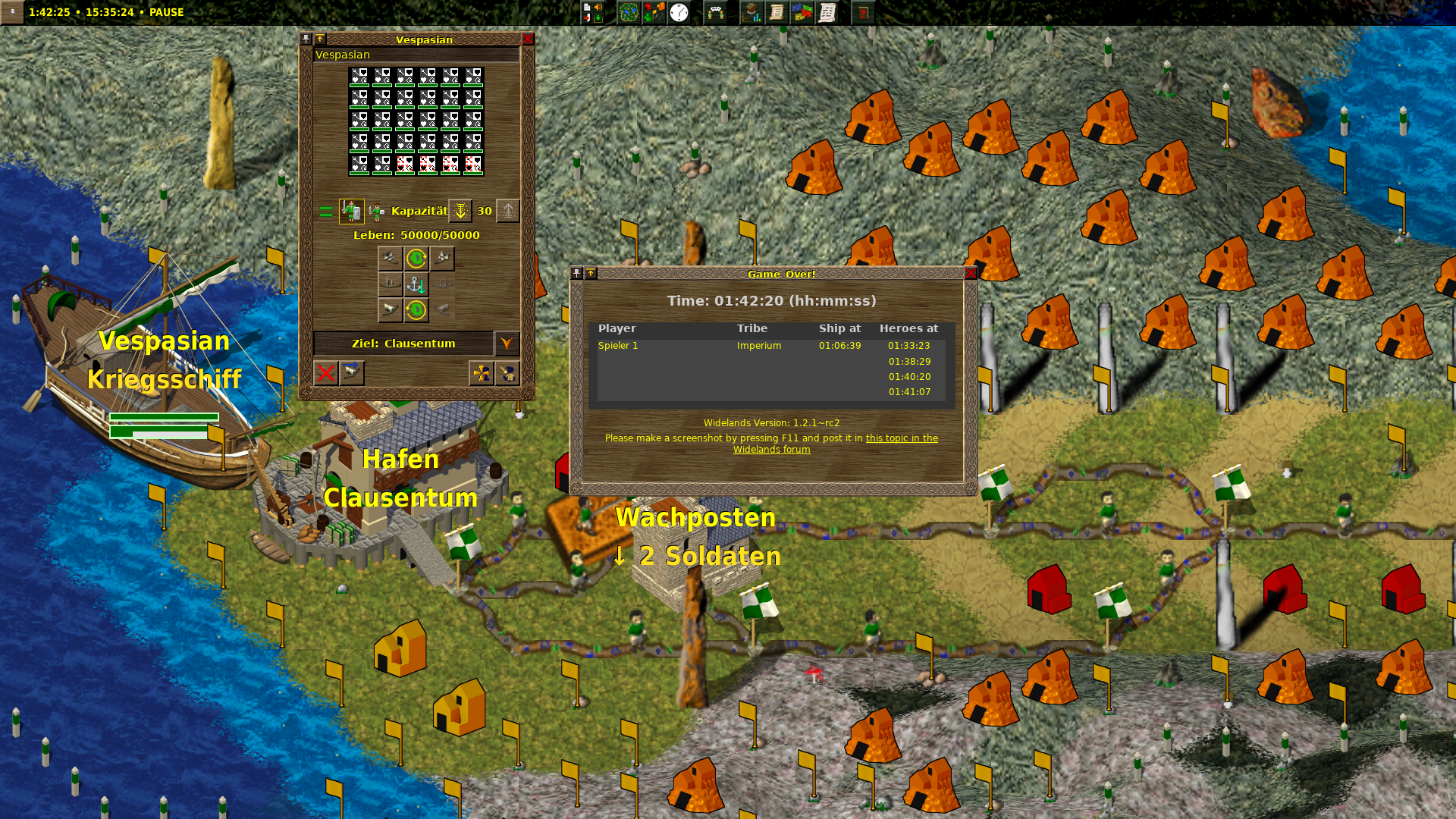Close the Game Over window

pos(971,273)
